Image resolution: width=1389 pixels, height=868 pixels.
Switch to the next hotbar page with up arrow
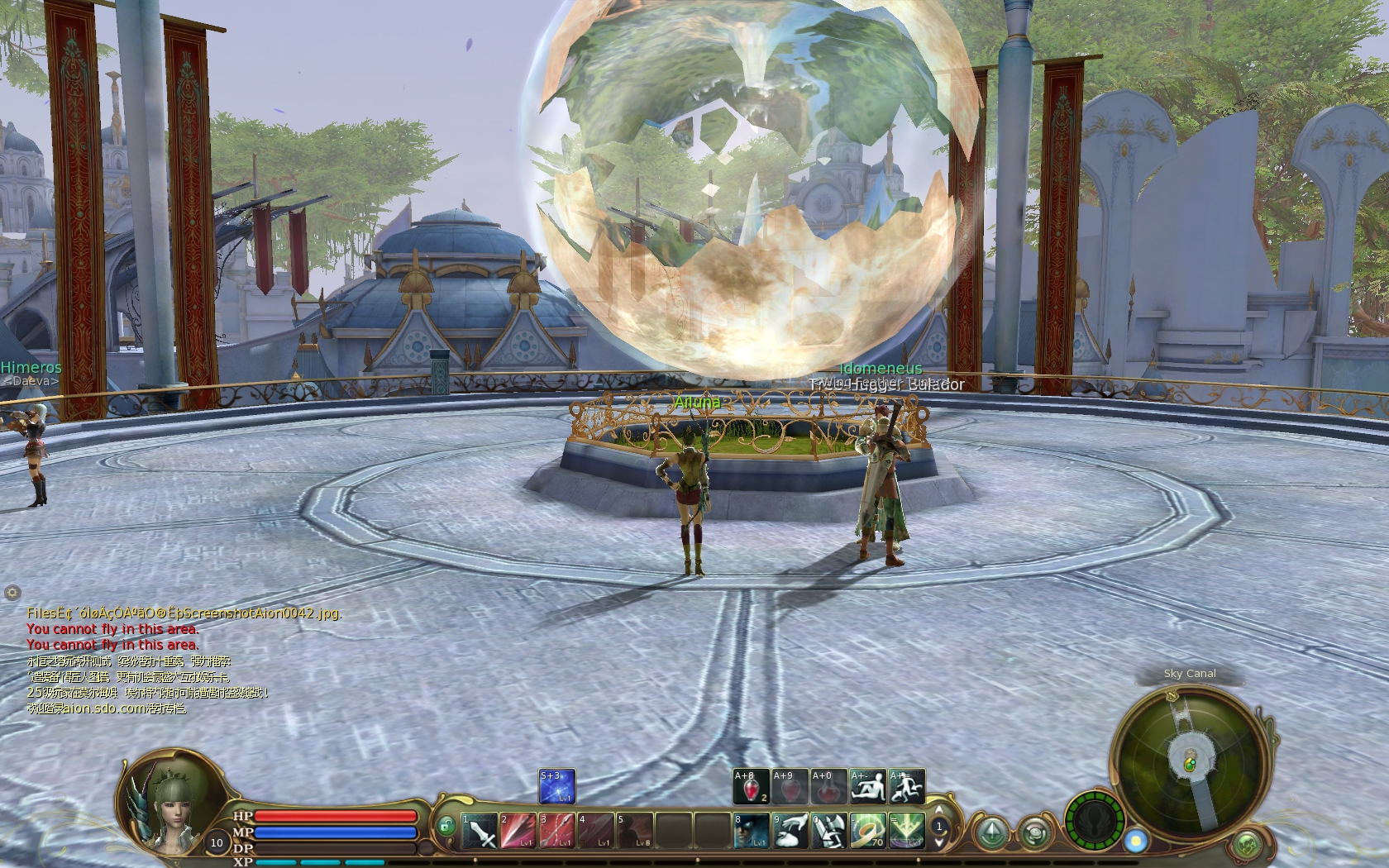tap(939, 810)
